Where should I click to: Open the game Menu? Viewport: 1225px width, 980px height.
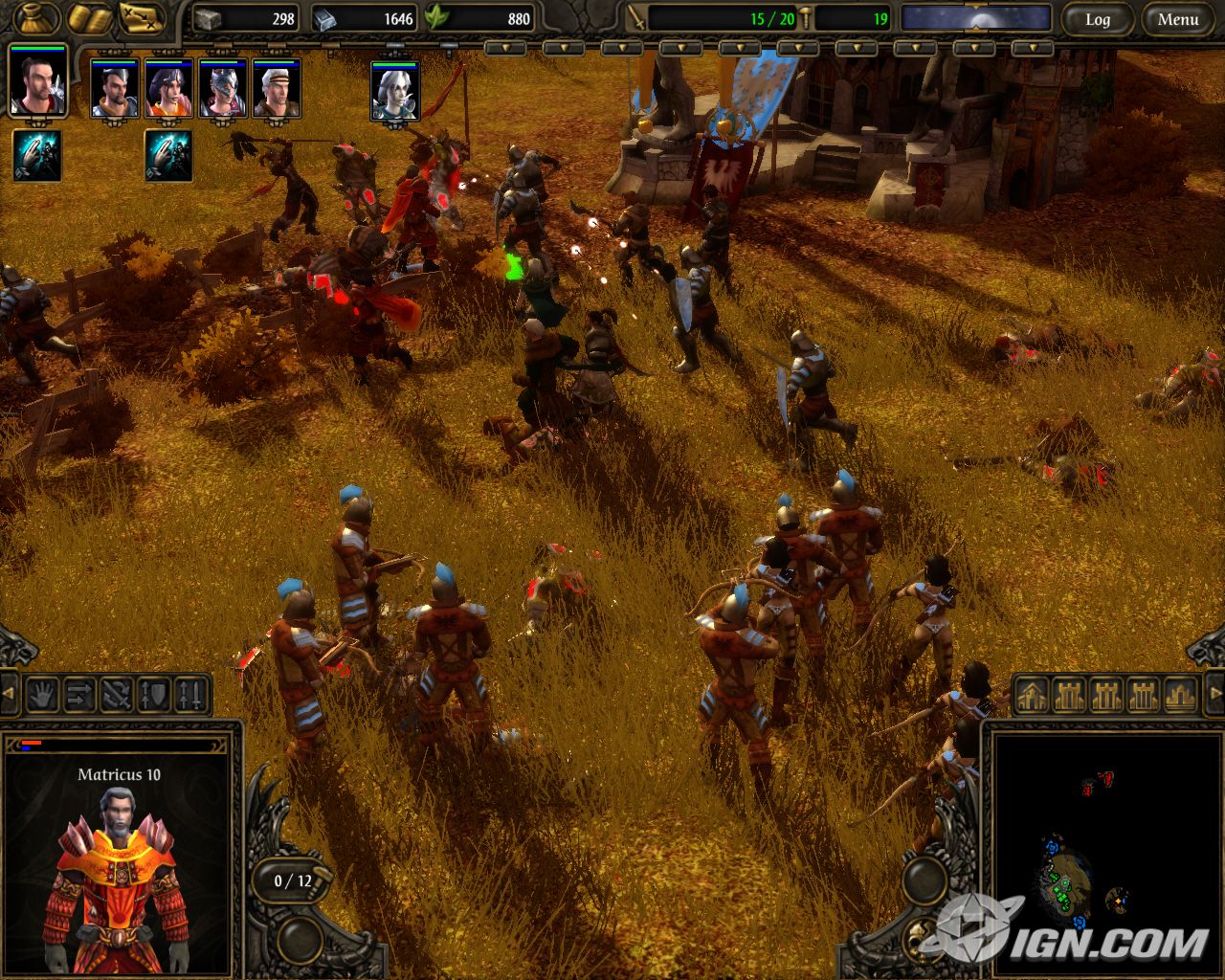(1179, 19)
